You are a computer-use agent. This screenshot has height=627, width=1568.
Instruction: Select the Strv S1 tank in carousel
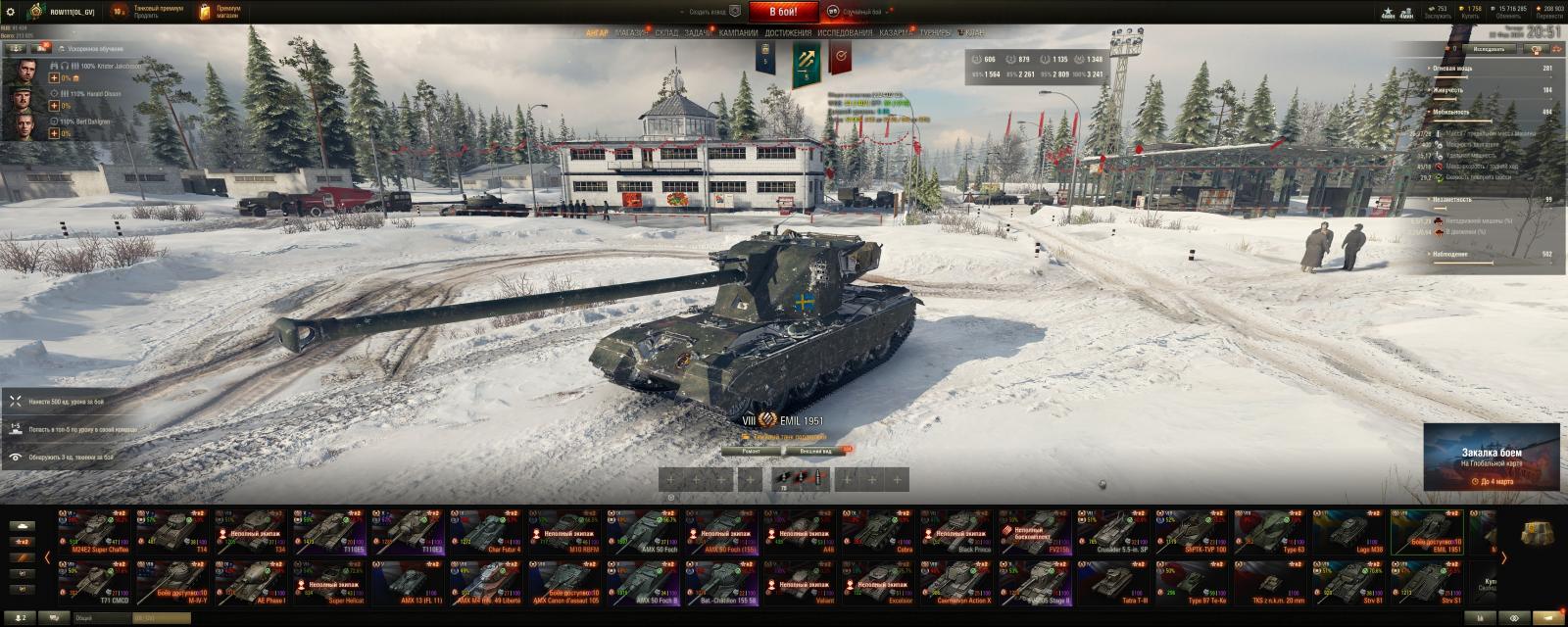(1427, 583)
